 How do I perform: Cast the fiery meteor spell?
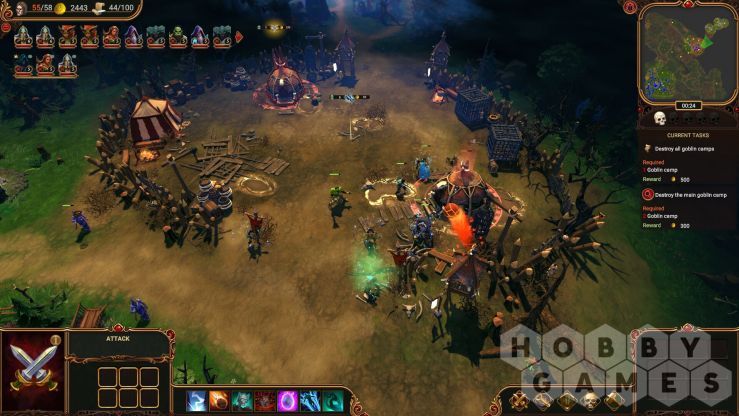point(218,401)
